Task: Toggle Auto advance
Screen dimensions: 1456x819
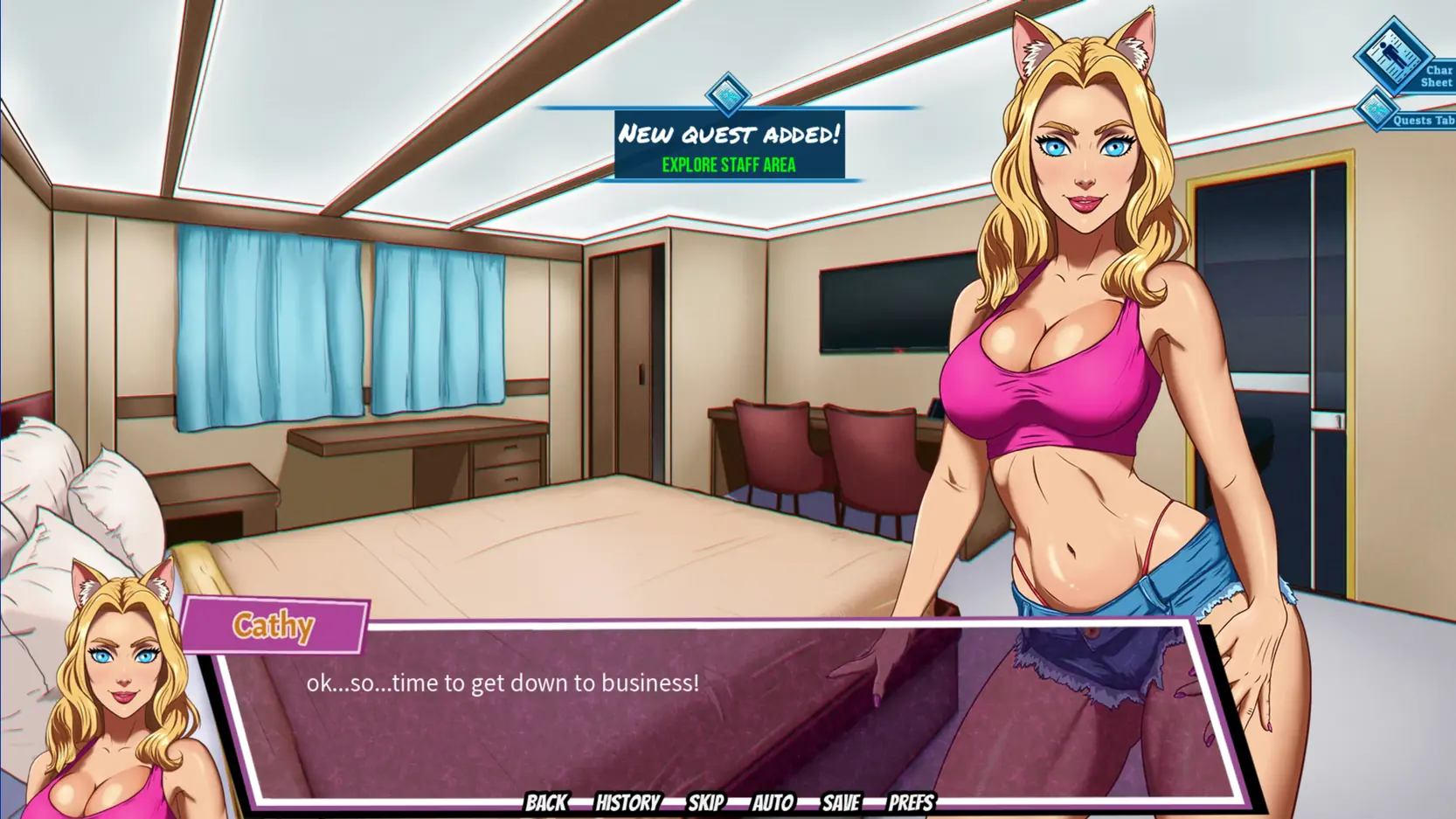Action: 773,802
